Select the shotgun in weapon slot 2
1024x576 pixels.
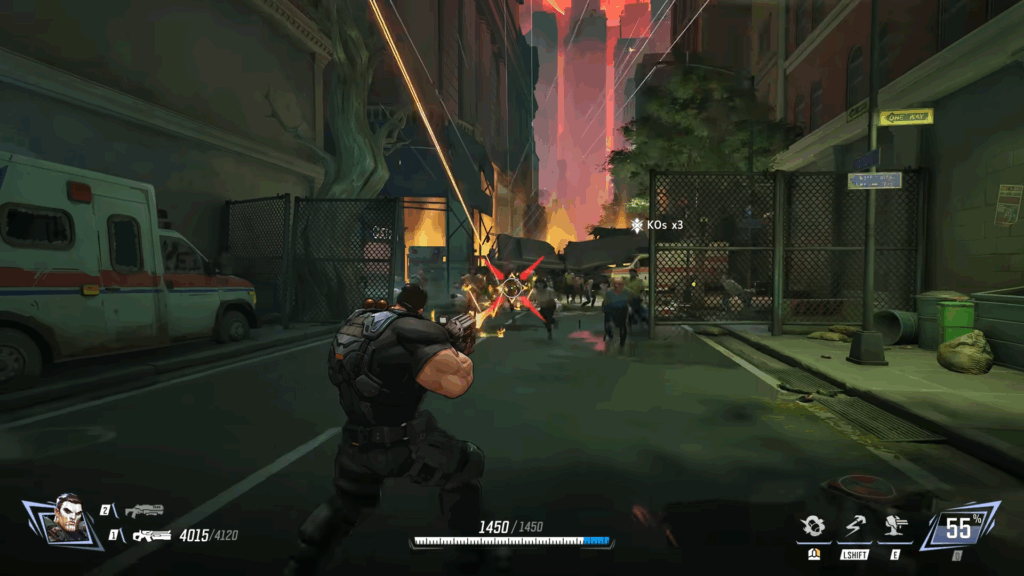[143, 511]
